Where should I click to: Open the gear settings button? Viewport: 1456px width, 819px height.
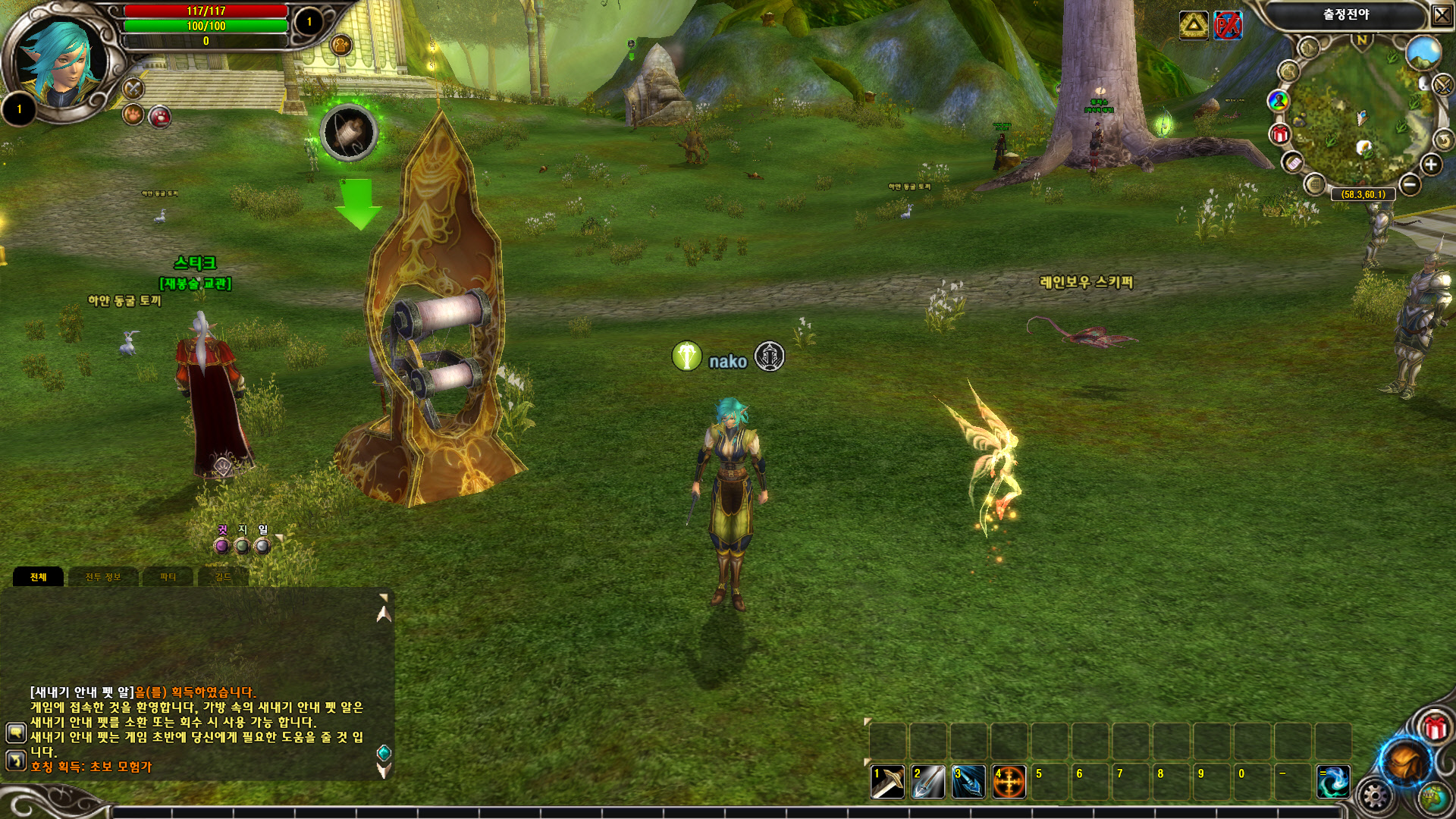(x=1374, y=796)
